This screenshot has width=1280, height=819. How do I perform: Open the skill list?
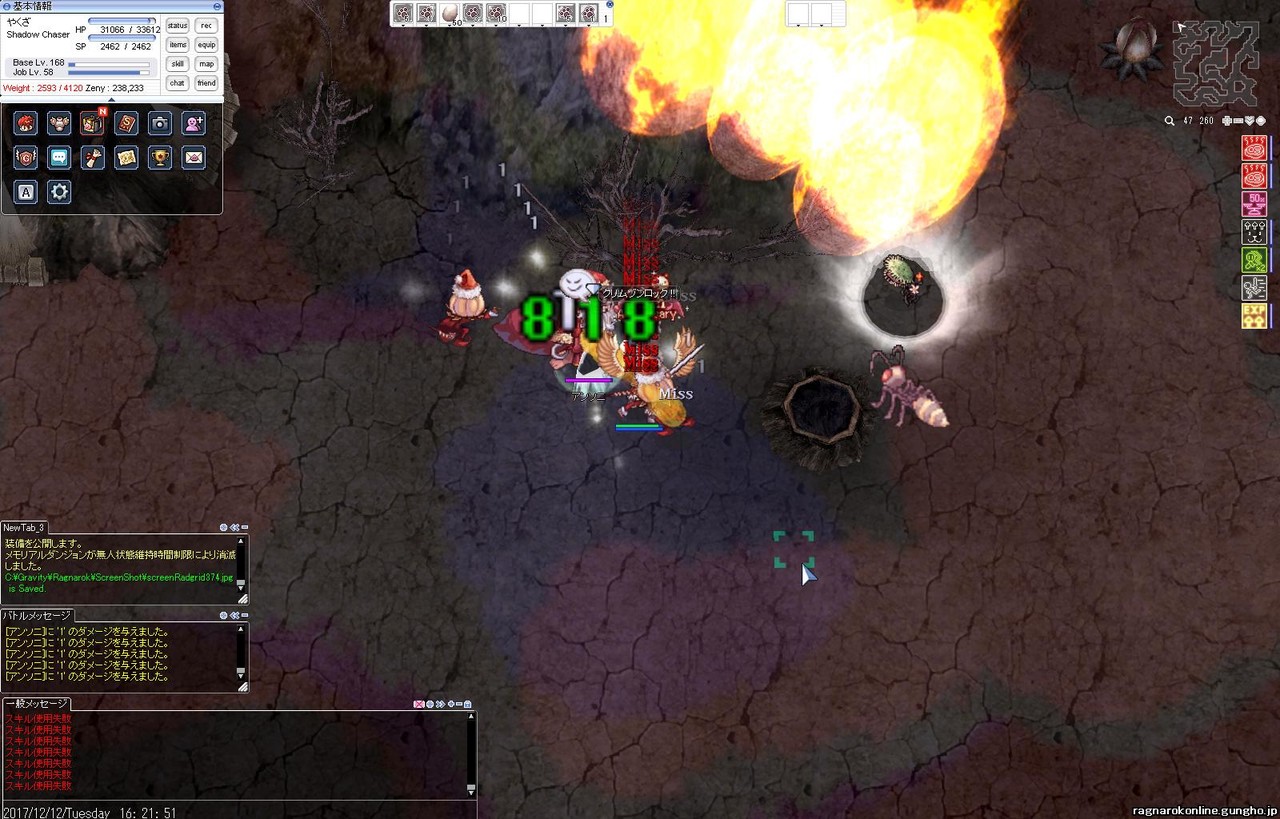click(177, 64)
